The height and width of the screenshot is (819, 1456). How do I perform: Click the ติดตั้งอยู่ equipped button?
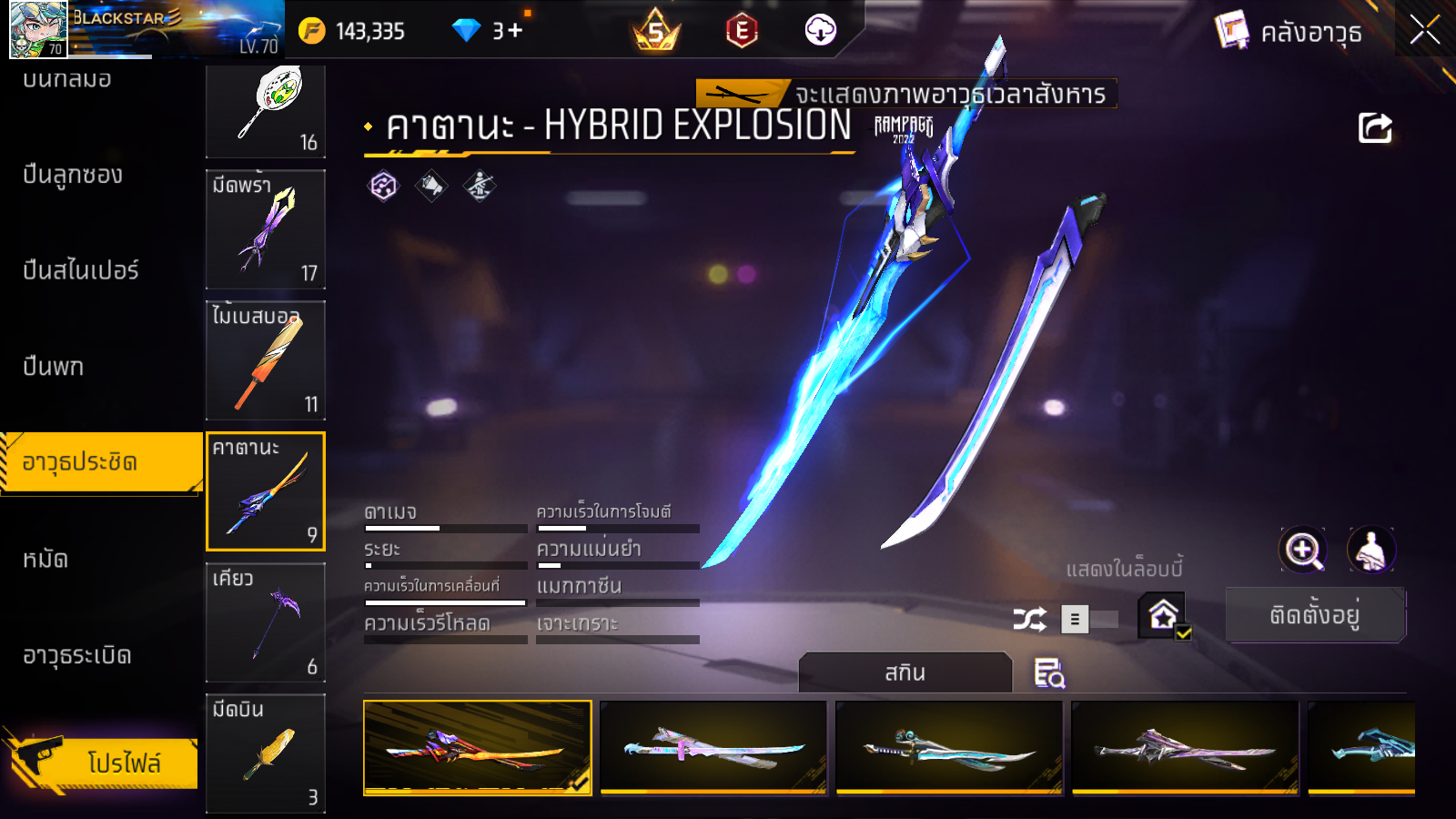pyautogui.click(x=1315, y=615)
